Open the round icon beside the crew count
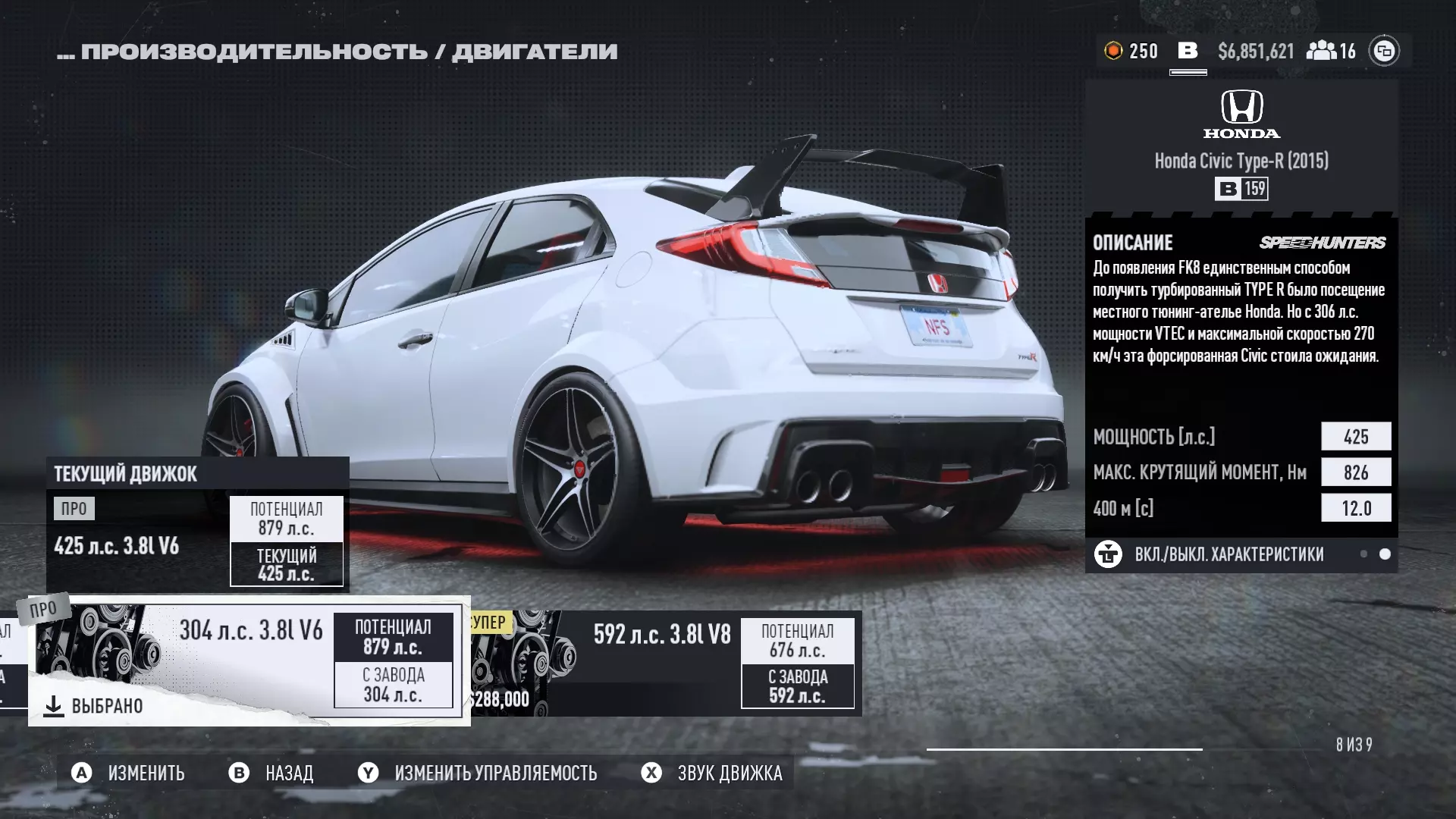This screenshot has width=1456, height=819. tap(1384, 51)
